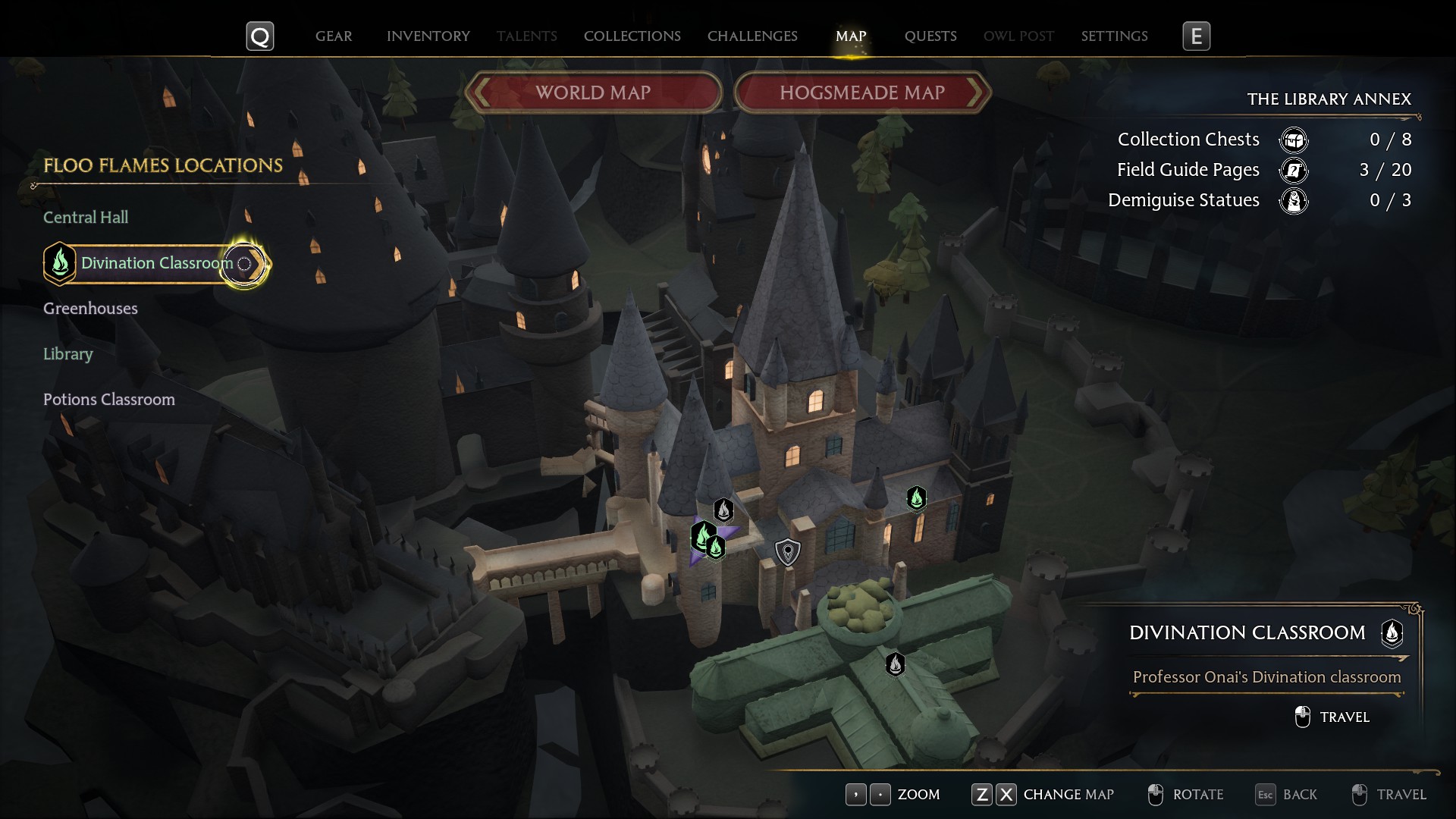
Task: Select the Map tab
Action: point(851,36)
